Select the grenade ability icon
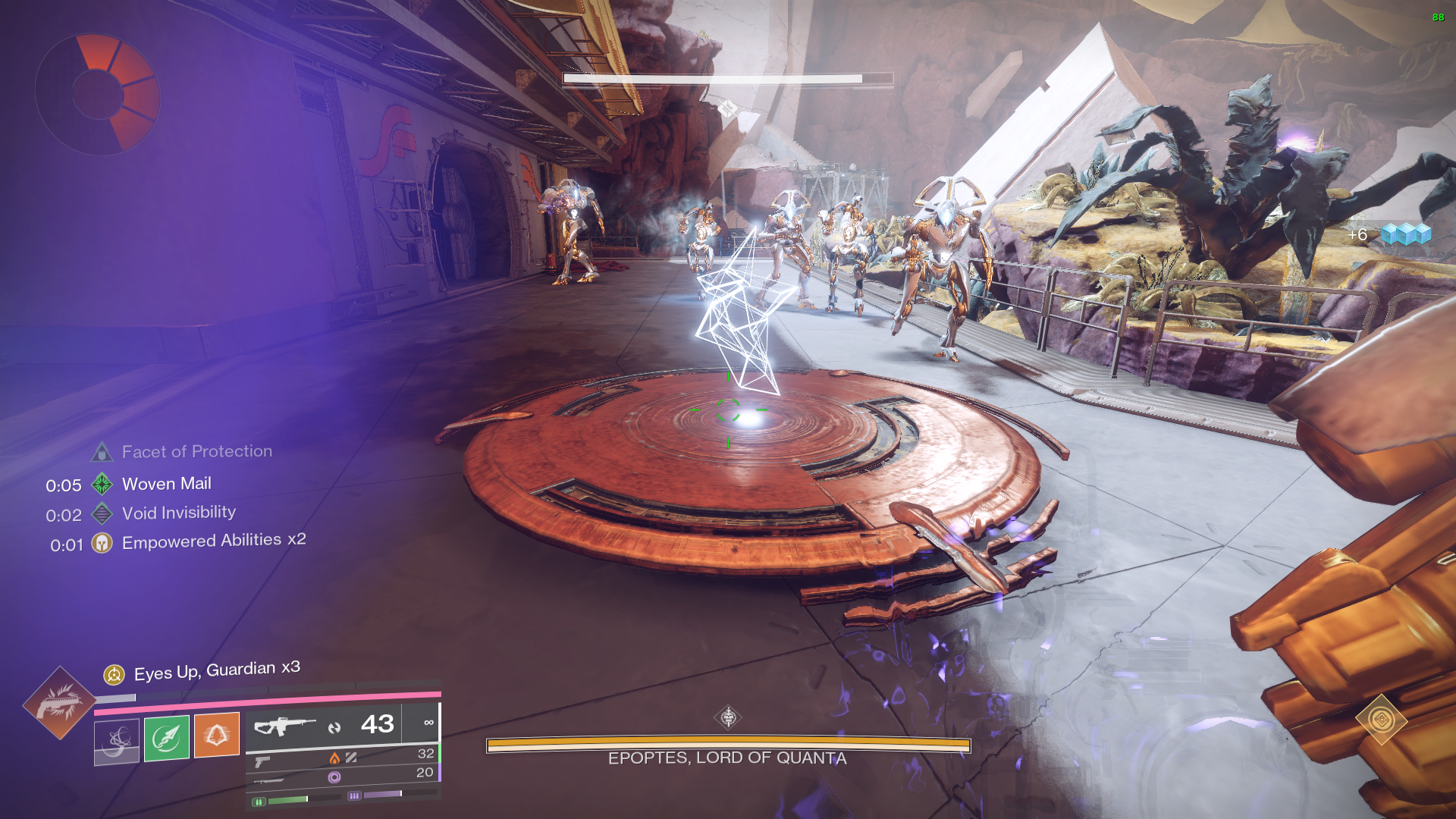Viewport: 1456px width, 819px height. pyautogui.click(x=117, y=740)
